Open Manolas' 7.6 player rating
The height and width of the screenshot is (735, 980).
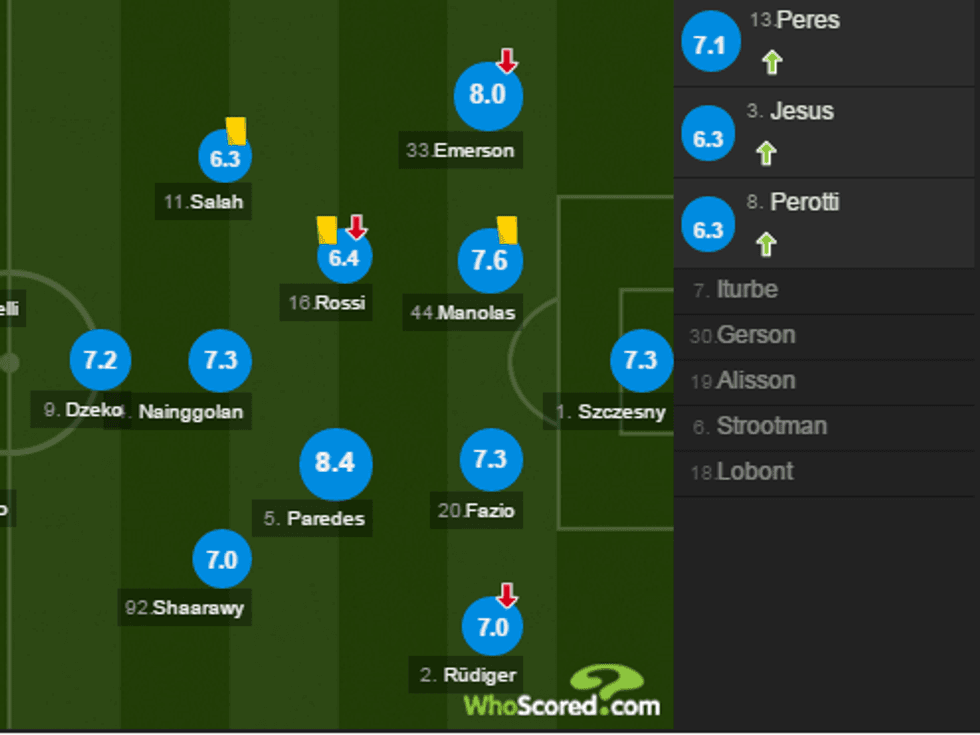(490, 260)
